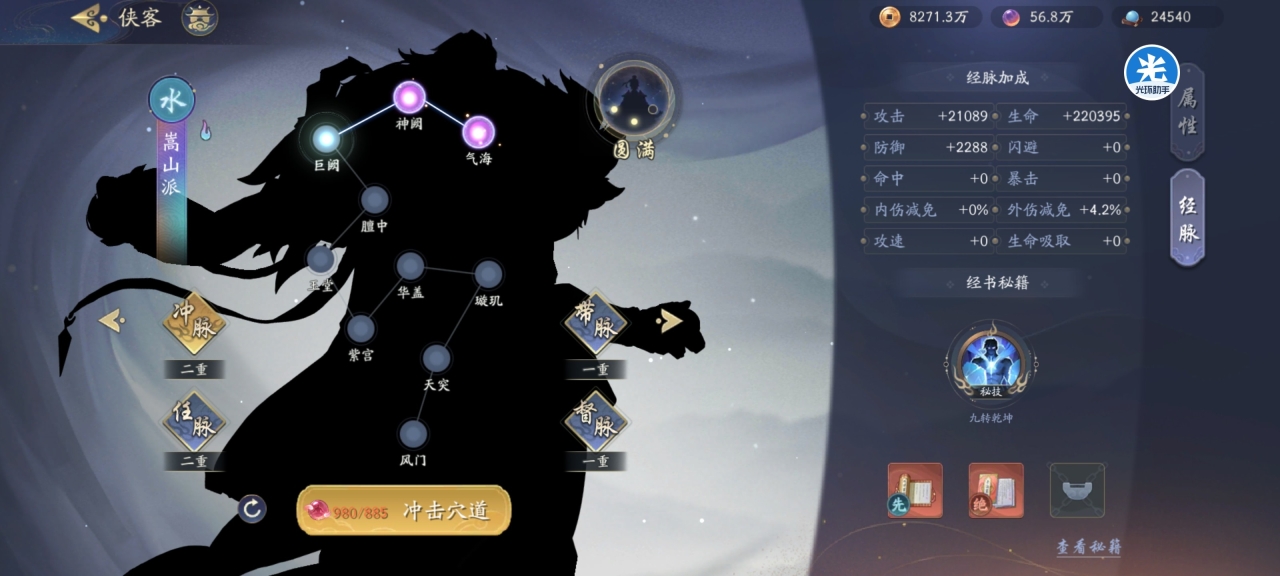
Task: Switch to the 属性 tab
Action: 1187,112
